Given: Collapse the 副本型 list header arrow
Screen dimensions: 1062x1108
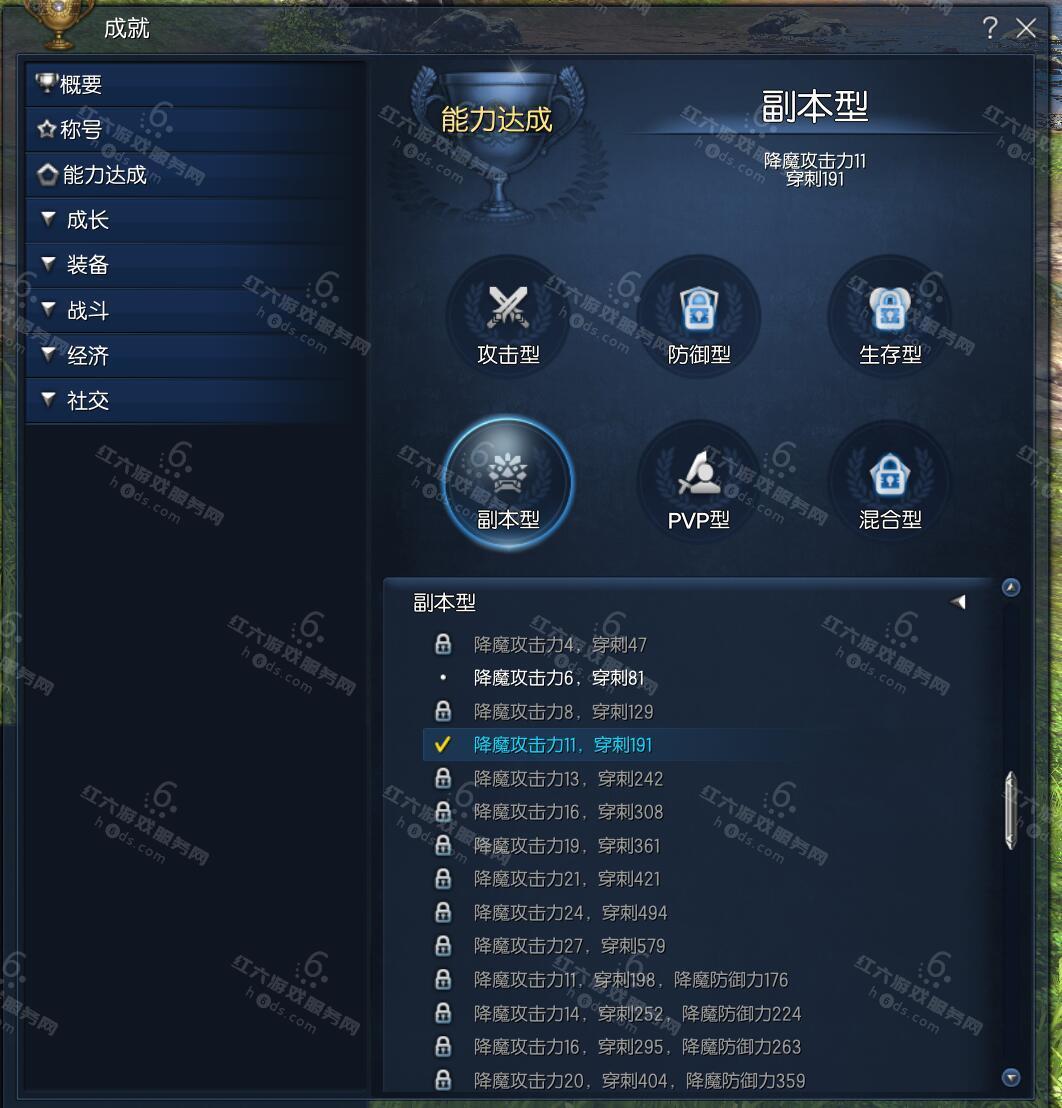Looking at the screenshot, I should coord(958,602).
